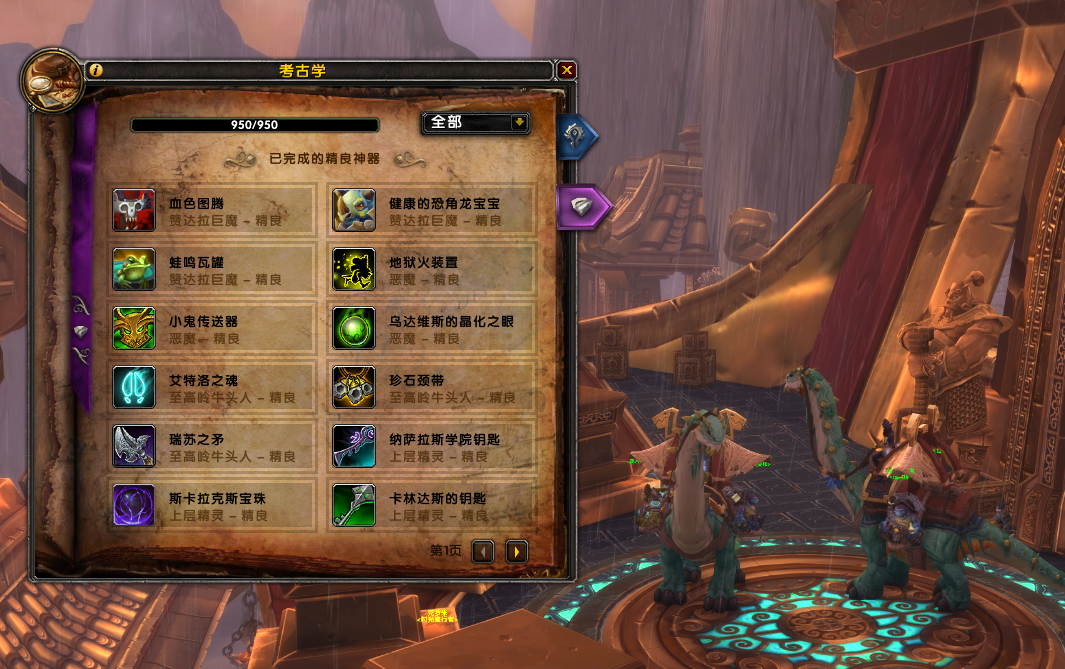Go to the next artifact page
The width and height of the screenshot is (1065, 669).
click(x=516, y=551)
